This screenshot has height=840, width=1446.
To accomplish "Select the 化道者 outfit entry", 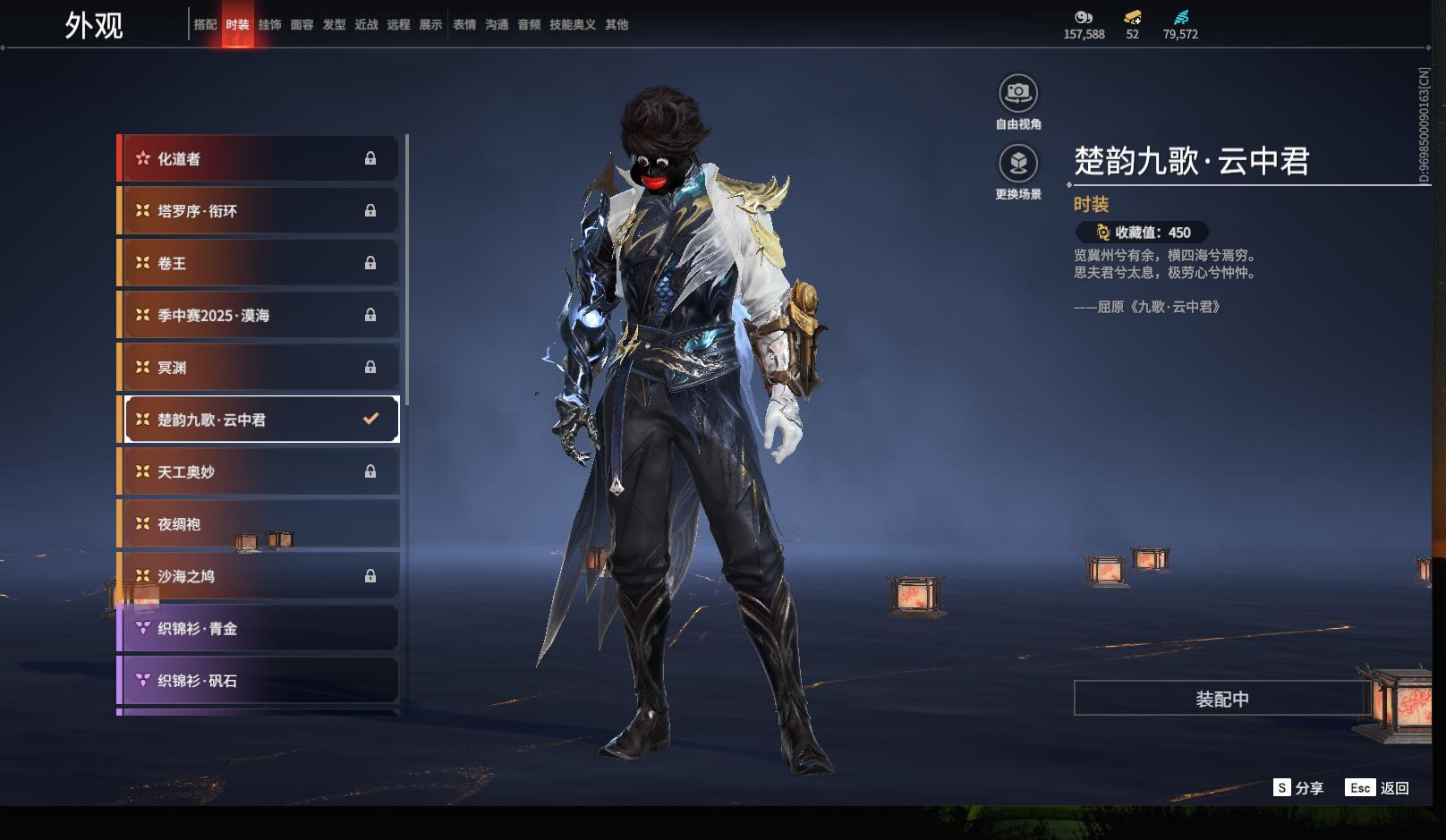I will point(259,158).
